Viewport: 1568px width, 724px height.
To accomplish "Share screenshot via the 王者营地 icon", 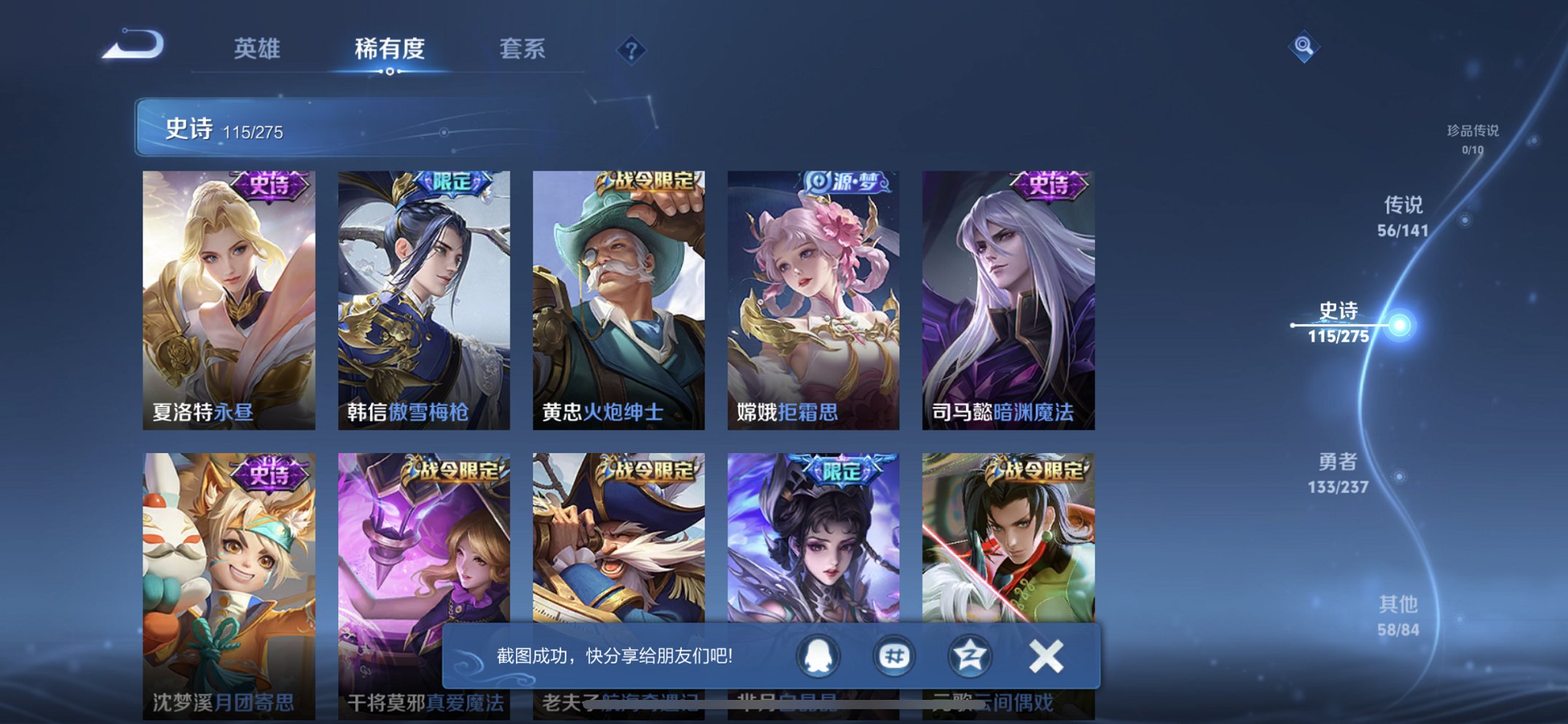I will (x=970, y=655).
